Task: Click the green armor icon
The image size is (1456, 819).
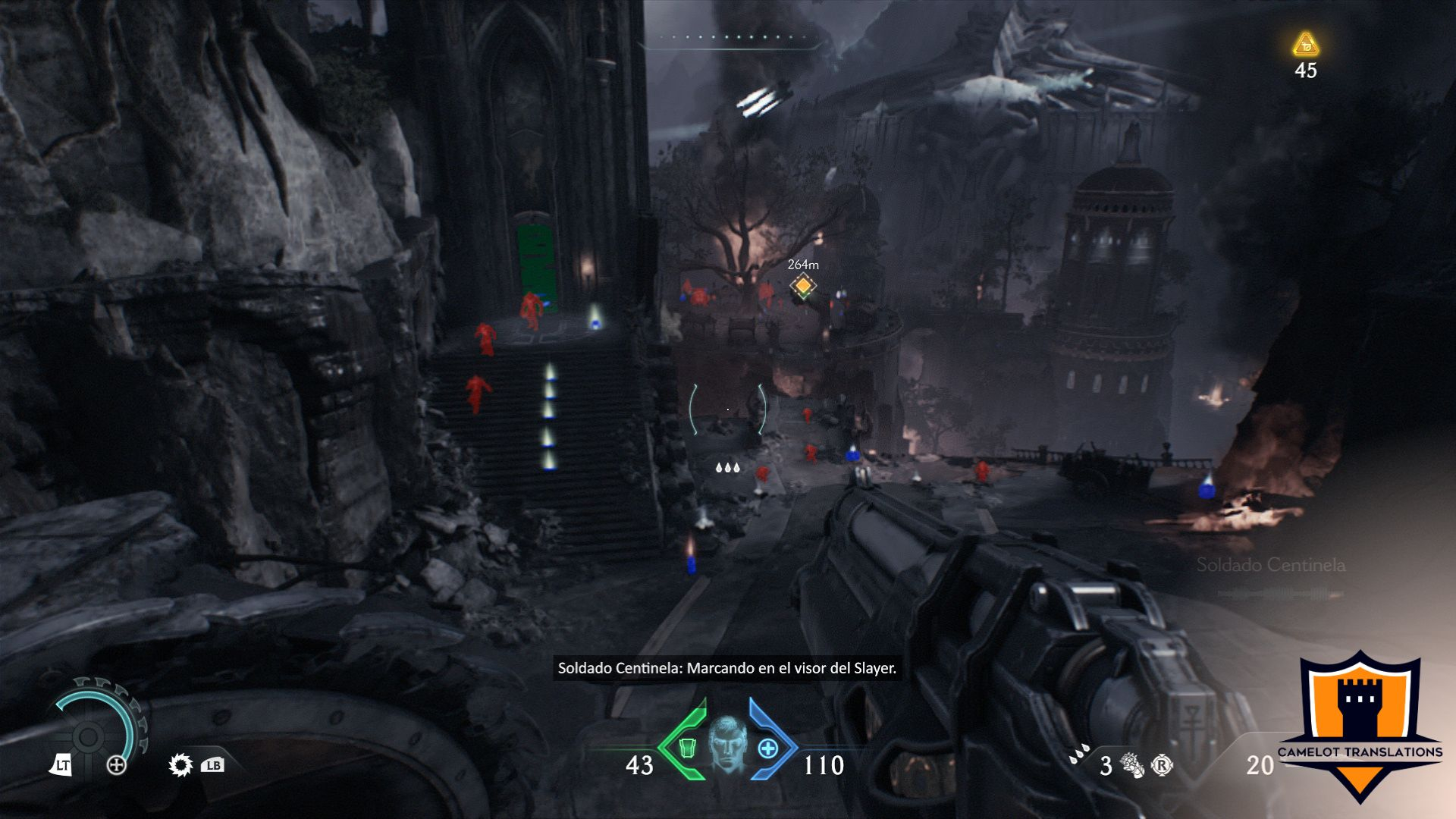Action: pyautogui.click(x=687, y=748)
